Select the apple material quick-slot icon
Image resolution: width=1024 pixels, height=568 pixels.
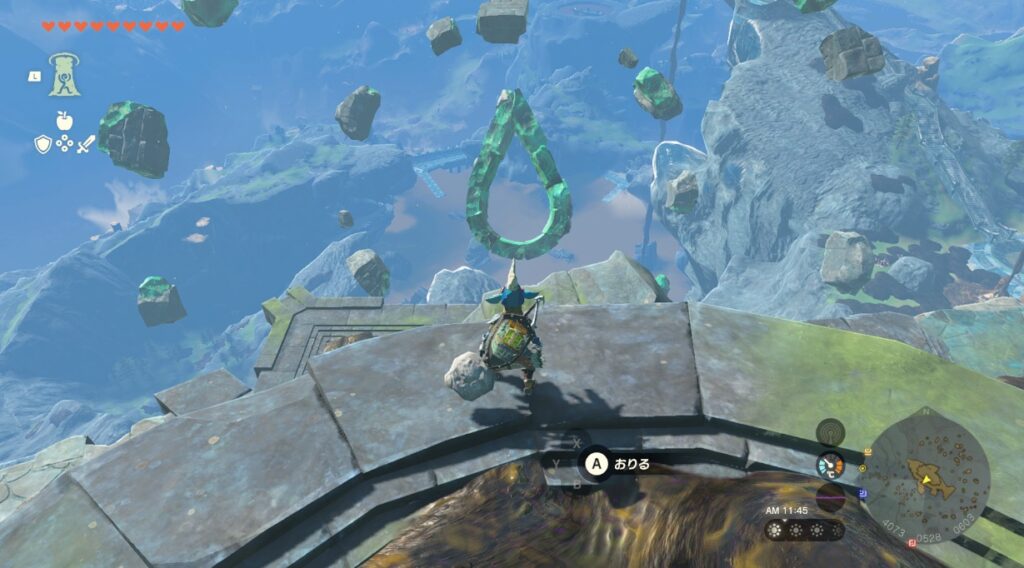point(64,121)
